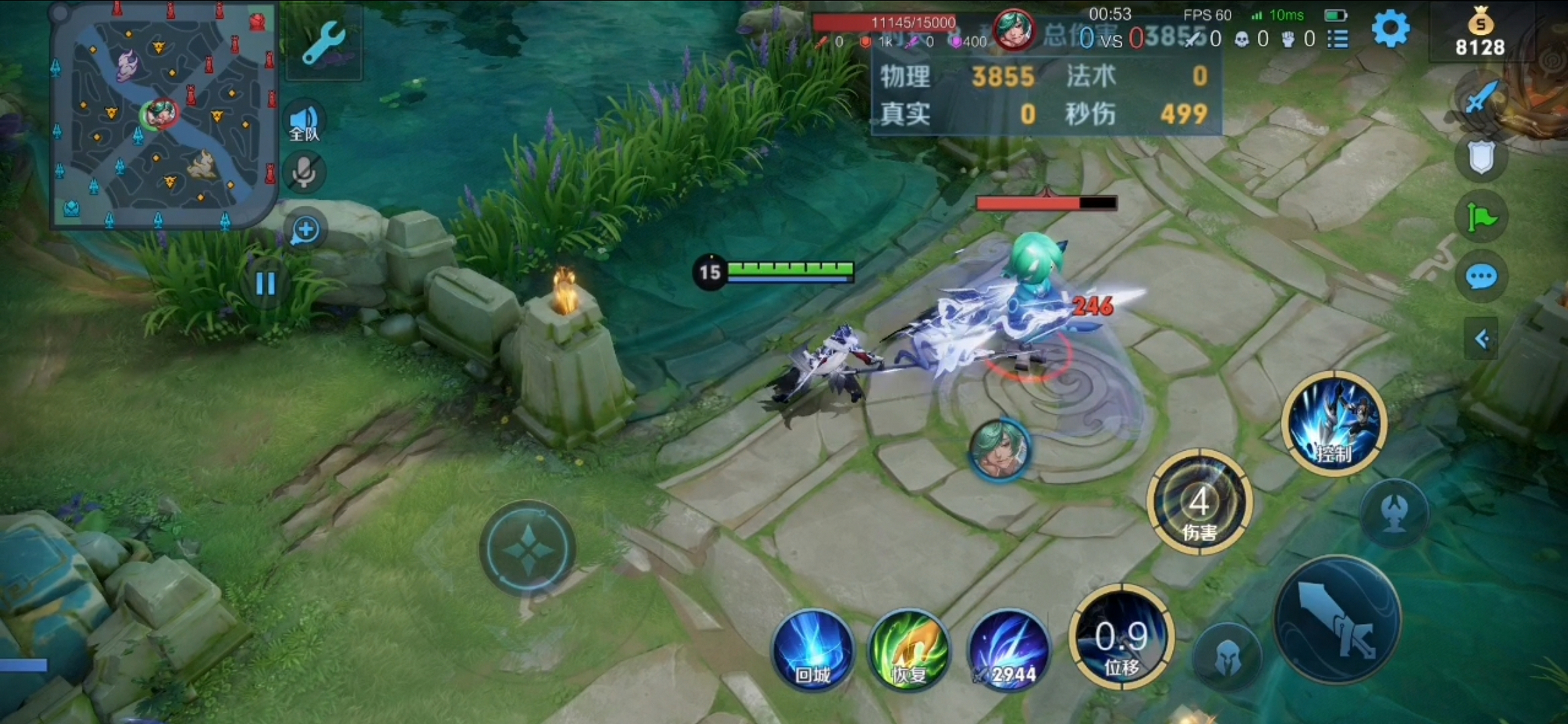Cast the 控制 control ultimate ability
The height and width of the screenshot is (724, 1568).
coord(1334,424)
